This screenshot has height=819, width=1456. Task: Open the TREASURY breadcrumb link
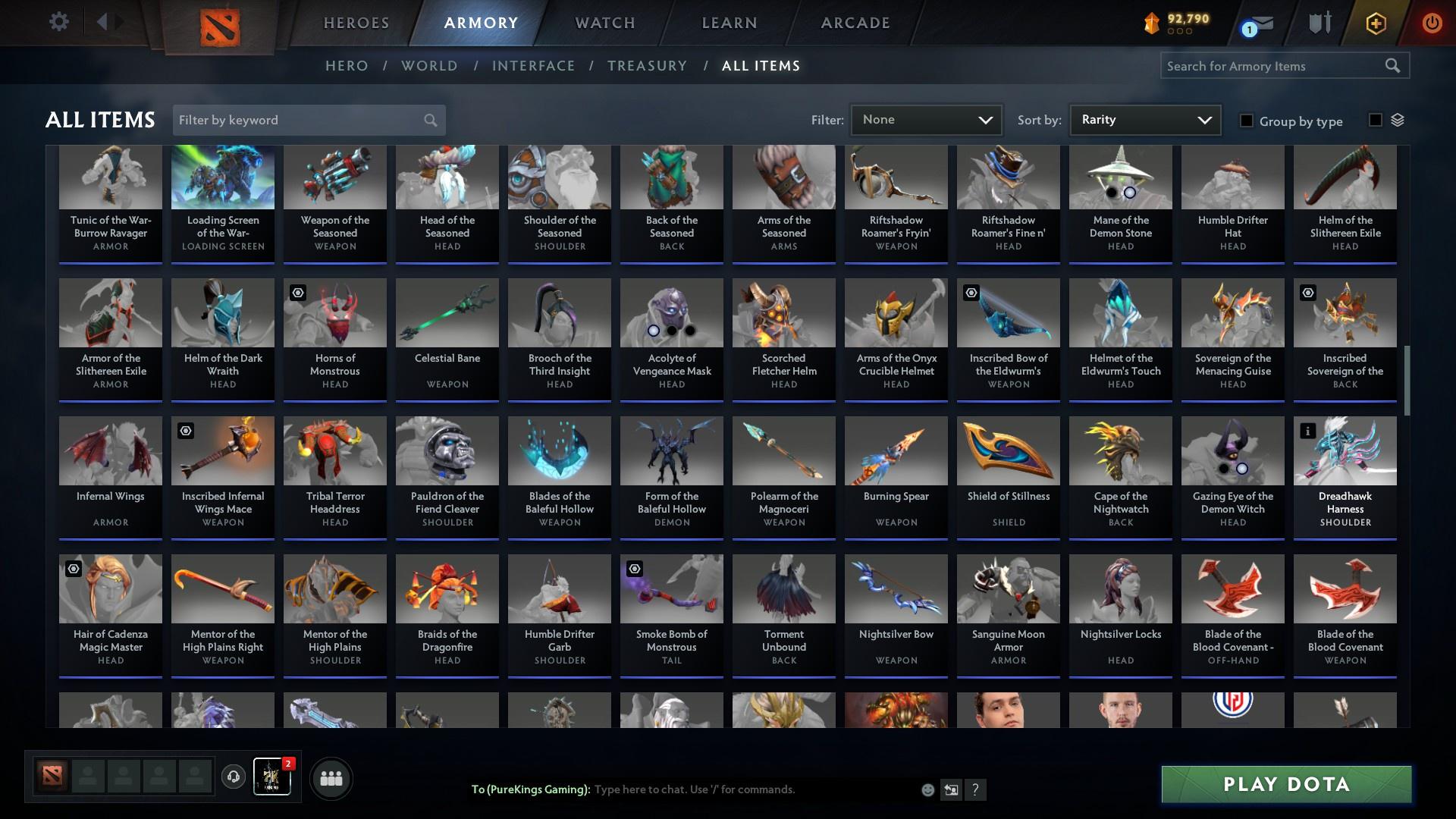[x=647, y=66]
